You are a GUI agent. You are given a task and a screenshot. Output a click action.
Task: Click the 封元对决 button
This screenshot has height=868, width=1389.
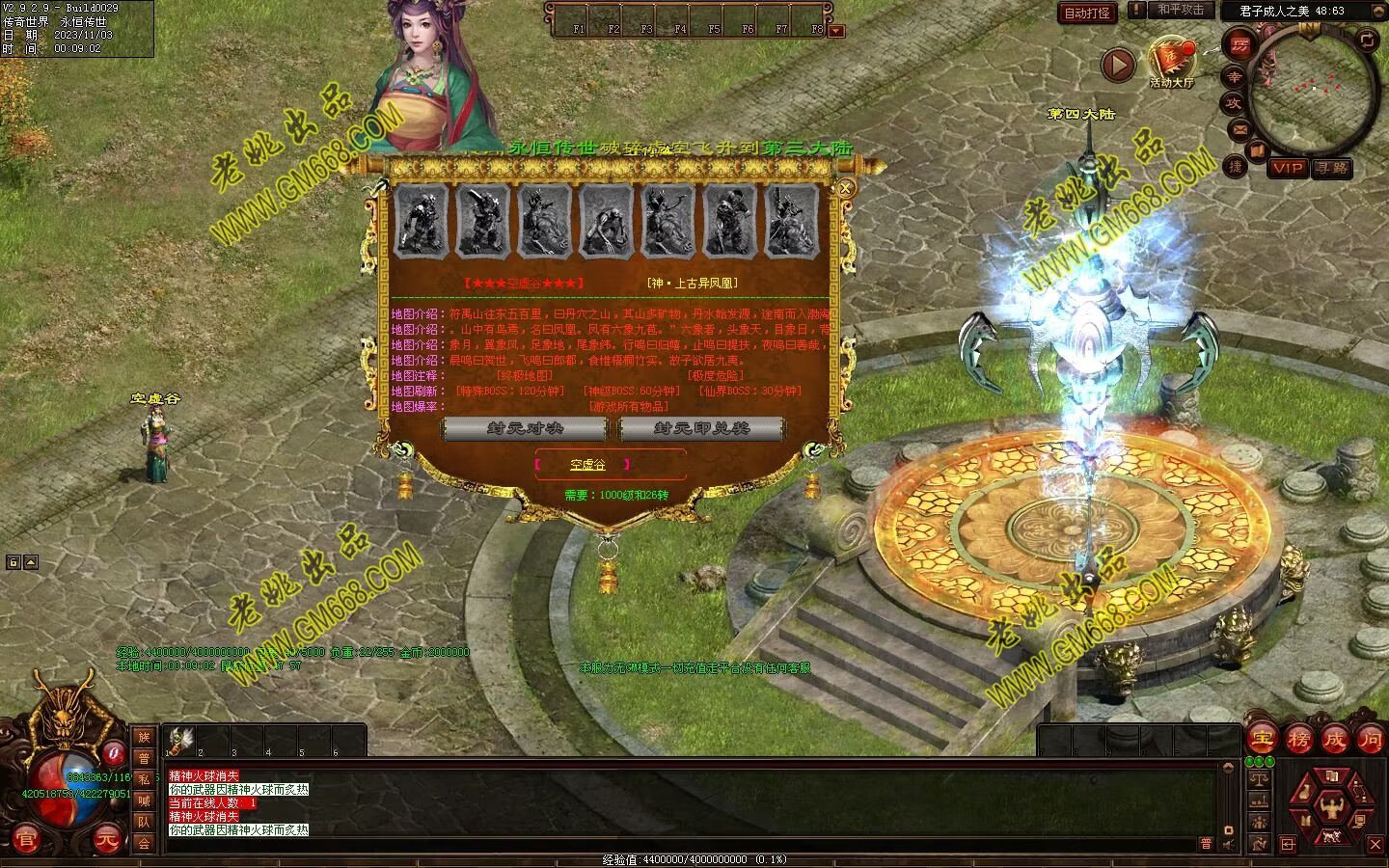[525, 428]
